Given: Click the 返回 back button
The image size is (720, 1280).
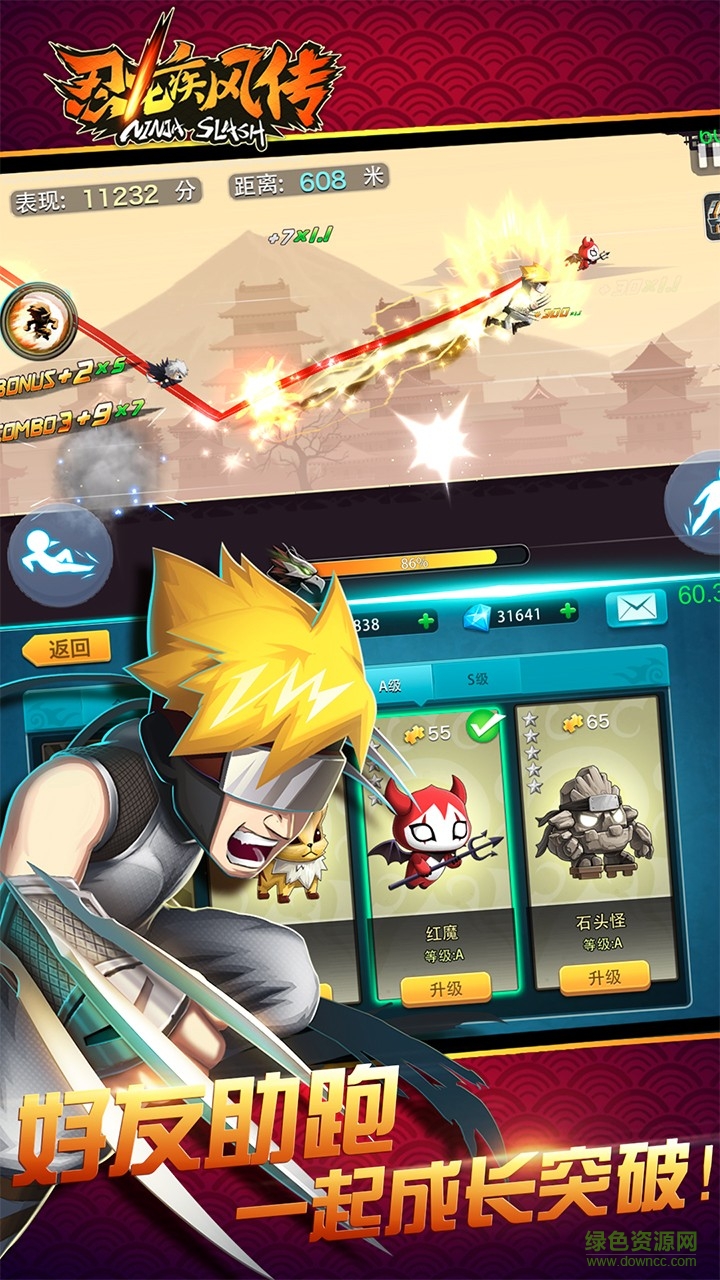Looking at the screenshot, I should tap(66, 648).
